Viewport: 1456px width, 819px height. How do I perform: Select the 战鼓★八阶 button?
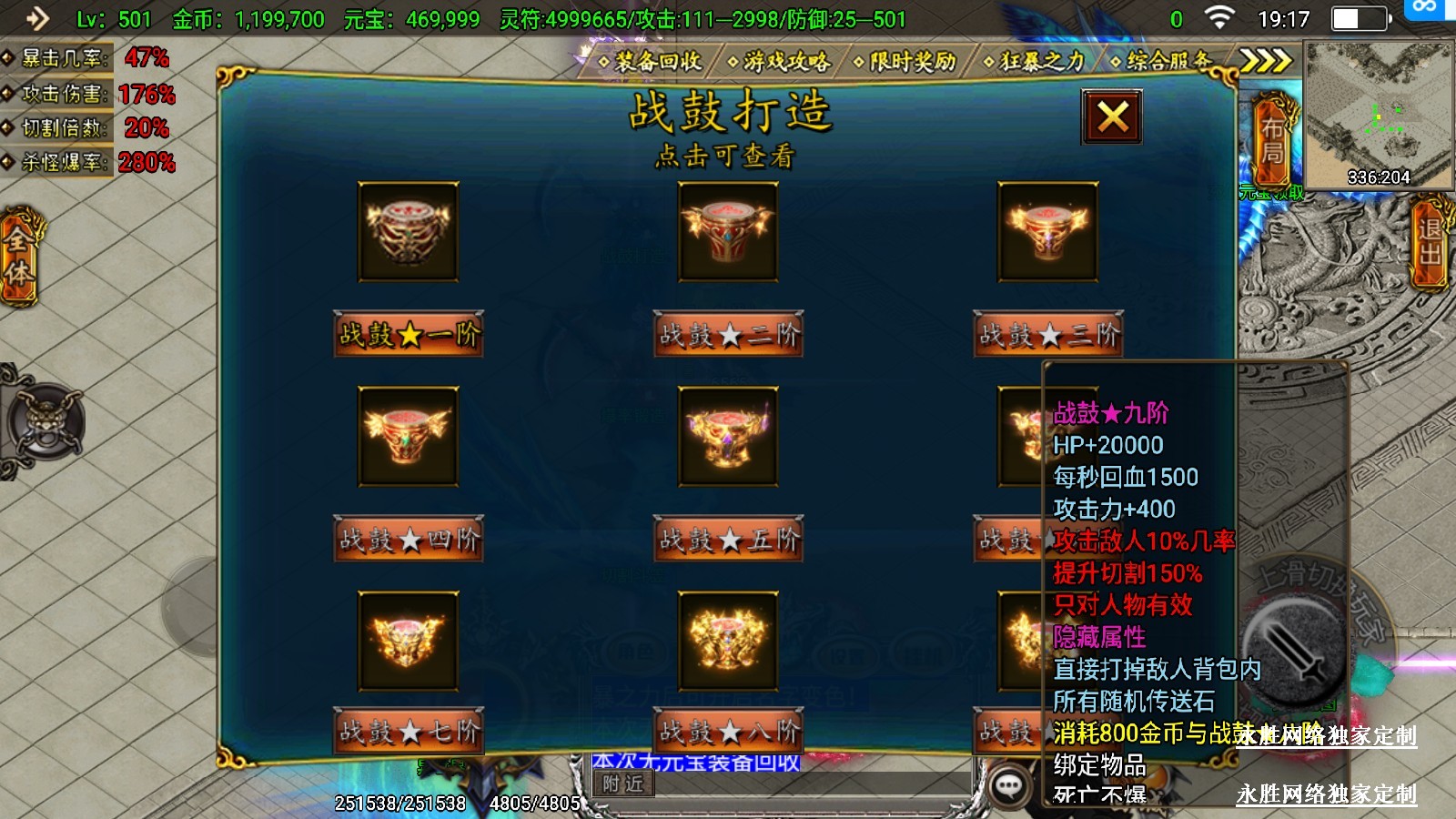728,731
